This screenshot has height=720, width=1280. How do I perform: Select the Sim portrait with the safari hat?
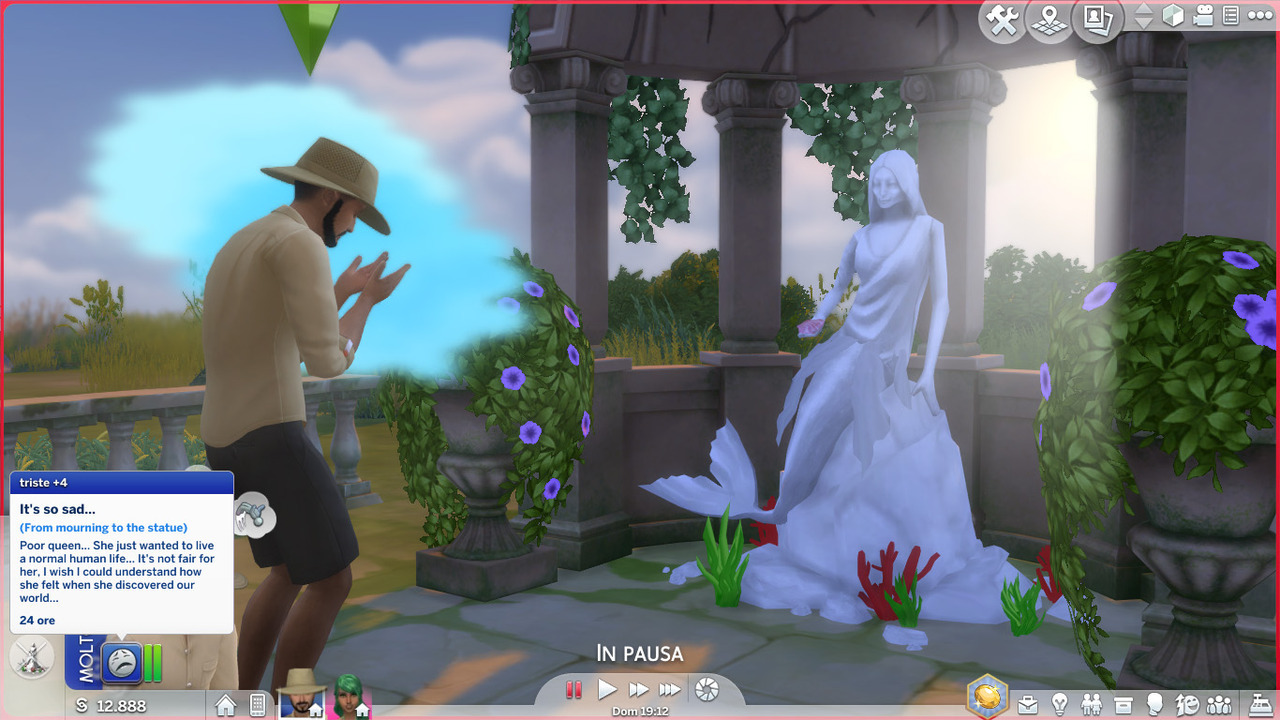(301, 694)
